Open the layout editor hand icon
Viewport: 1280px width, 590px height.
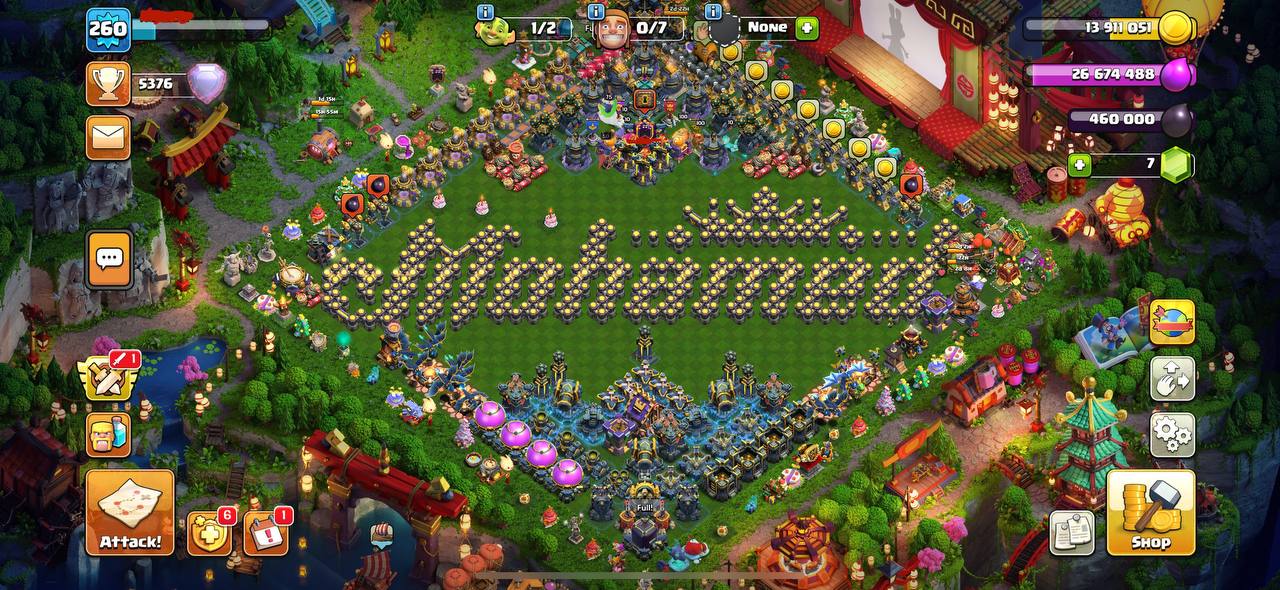[1172, 379]
